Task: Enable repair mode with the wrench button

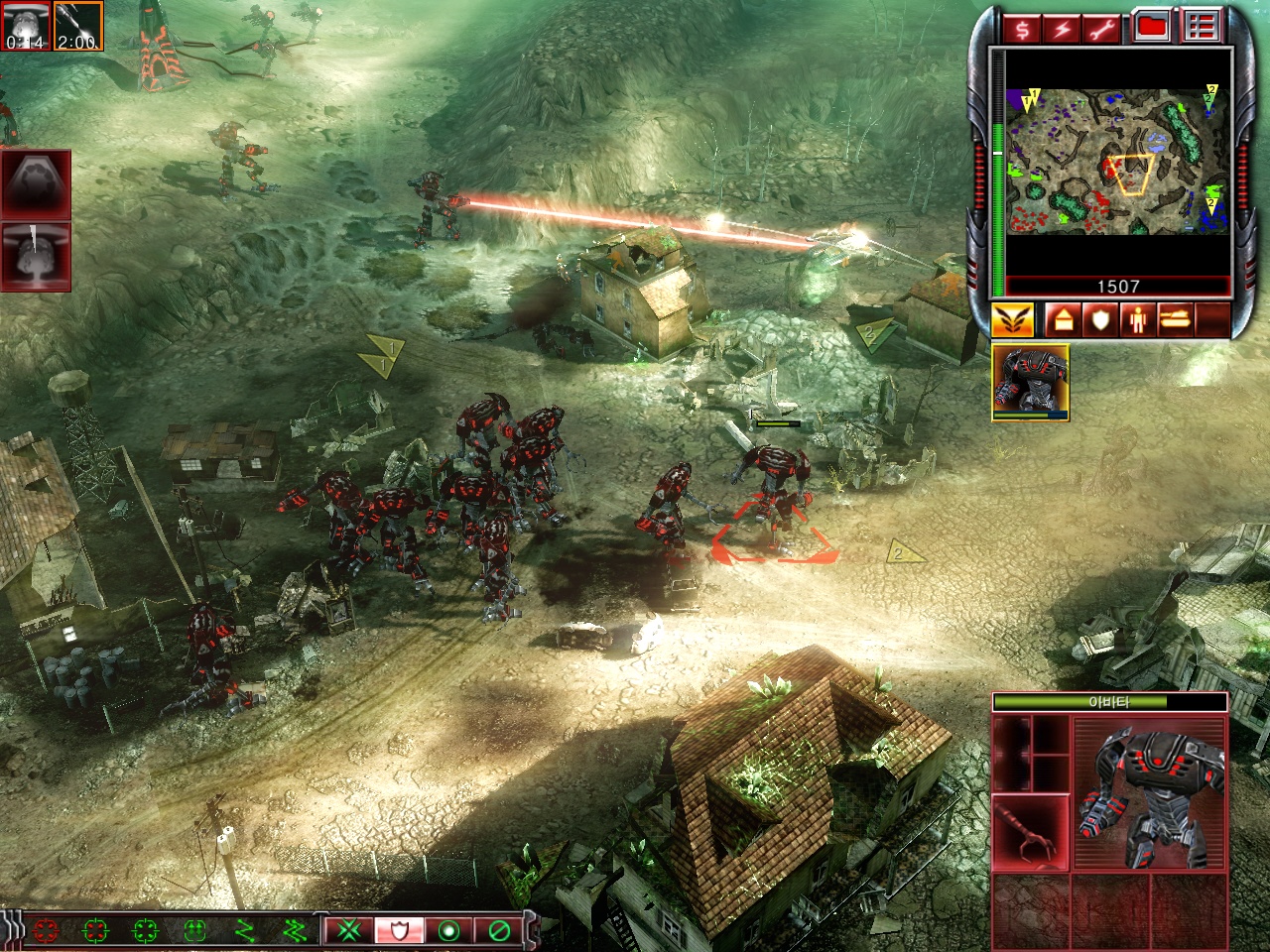Action: [1102, 28]
